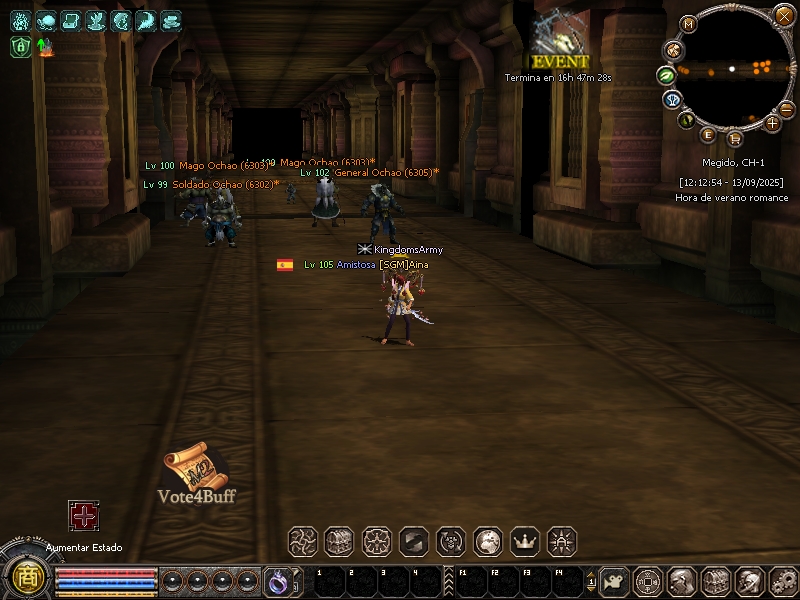Open the round button with the gold emblem

pyautogui.click(x=26, y=577)
